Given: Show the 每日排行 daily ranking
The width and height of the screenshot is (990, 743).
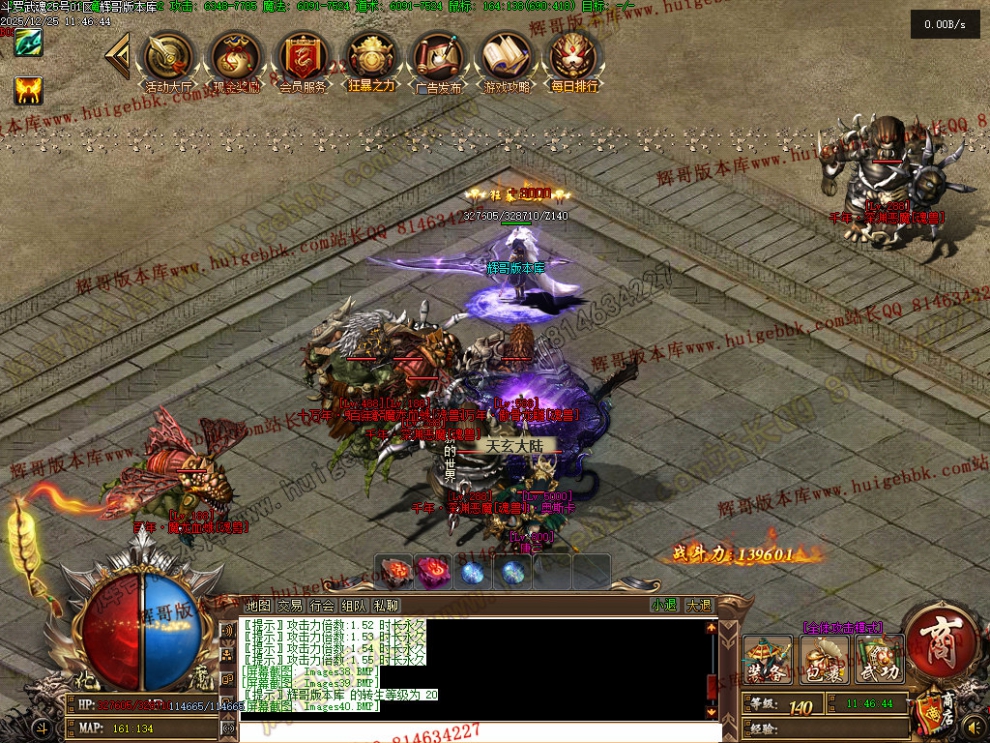Looking at the screenshot, I should (x=574, y=60).
